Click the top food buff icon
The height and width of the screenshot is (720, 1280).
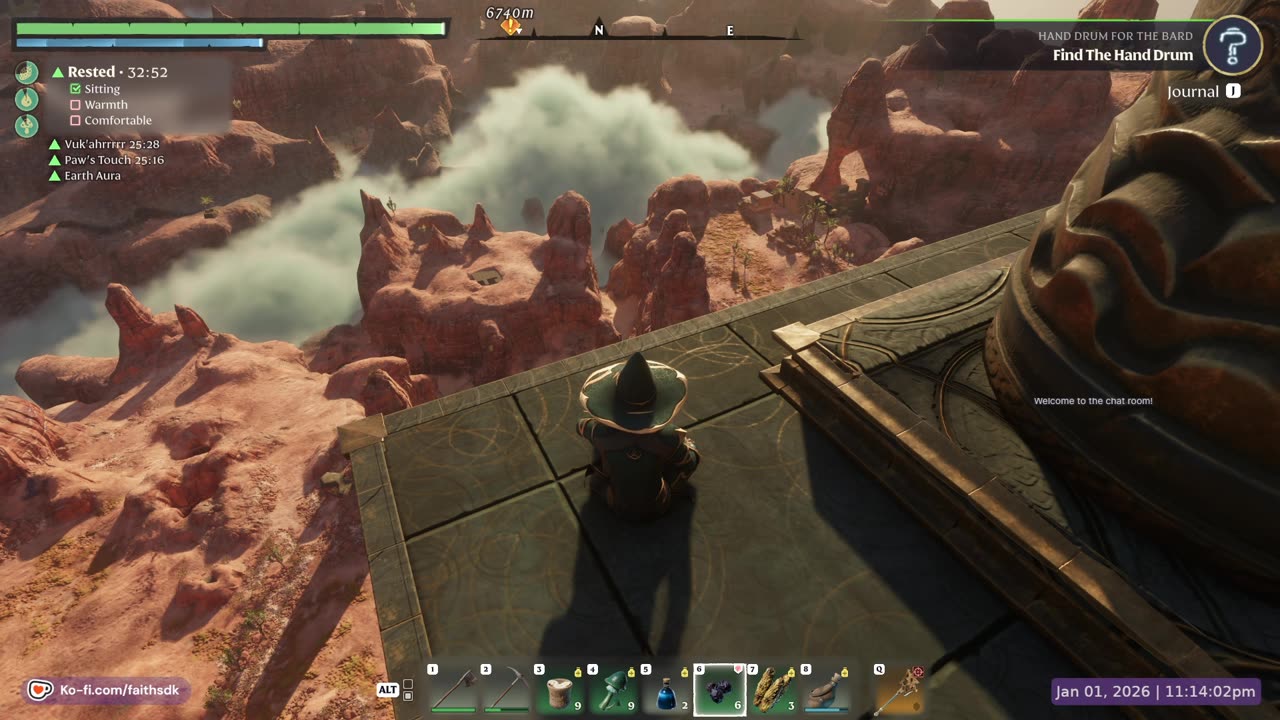click(x=27, y=72)
